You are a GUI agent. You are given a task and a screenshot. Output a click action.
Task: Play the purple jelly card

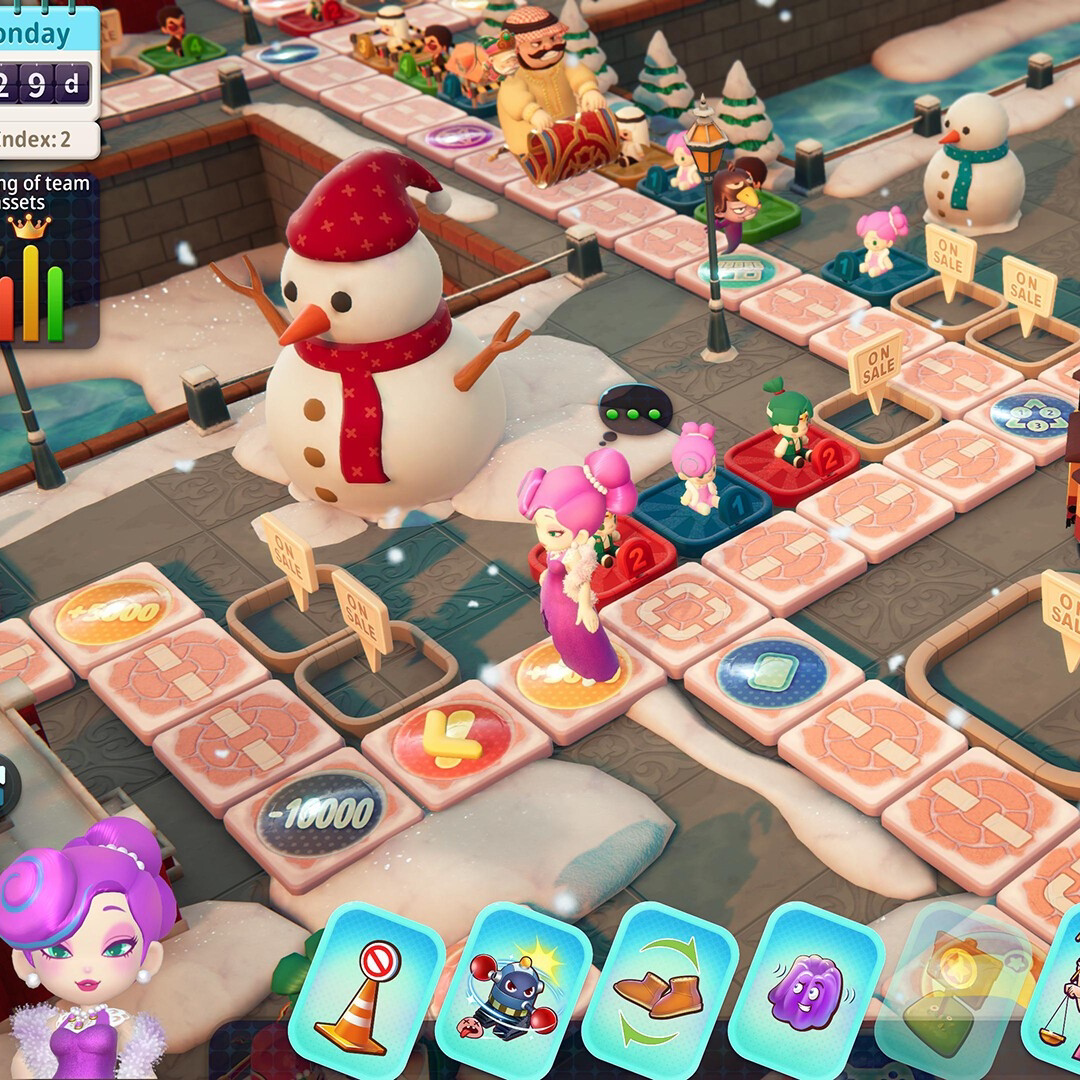pyautogui.click(x=805, y=990)
